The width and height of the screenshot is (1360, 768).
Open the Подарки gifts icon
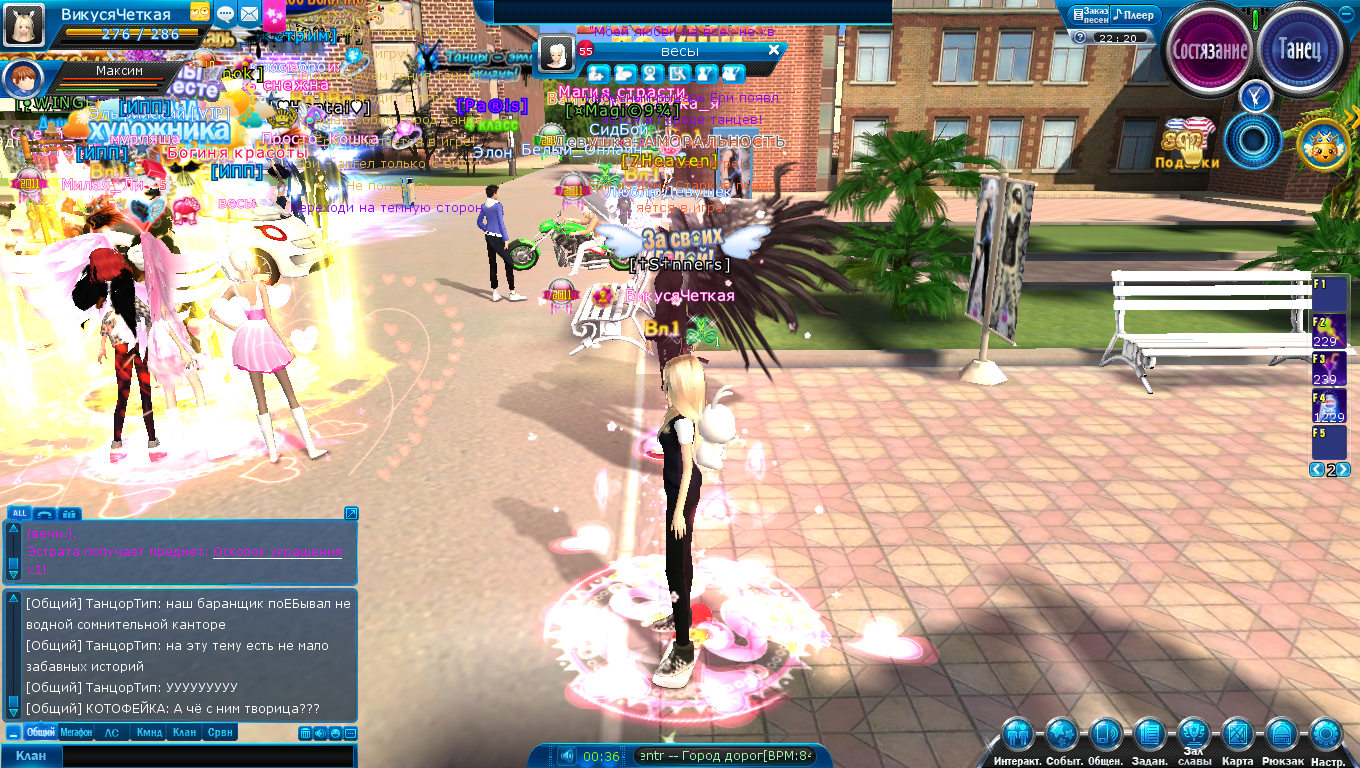(x=1188, y=145)
